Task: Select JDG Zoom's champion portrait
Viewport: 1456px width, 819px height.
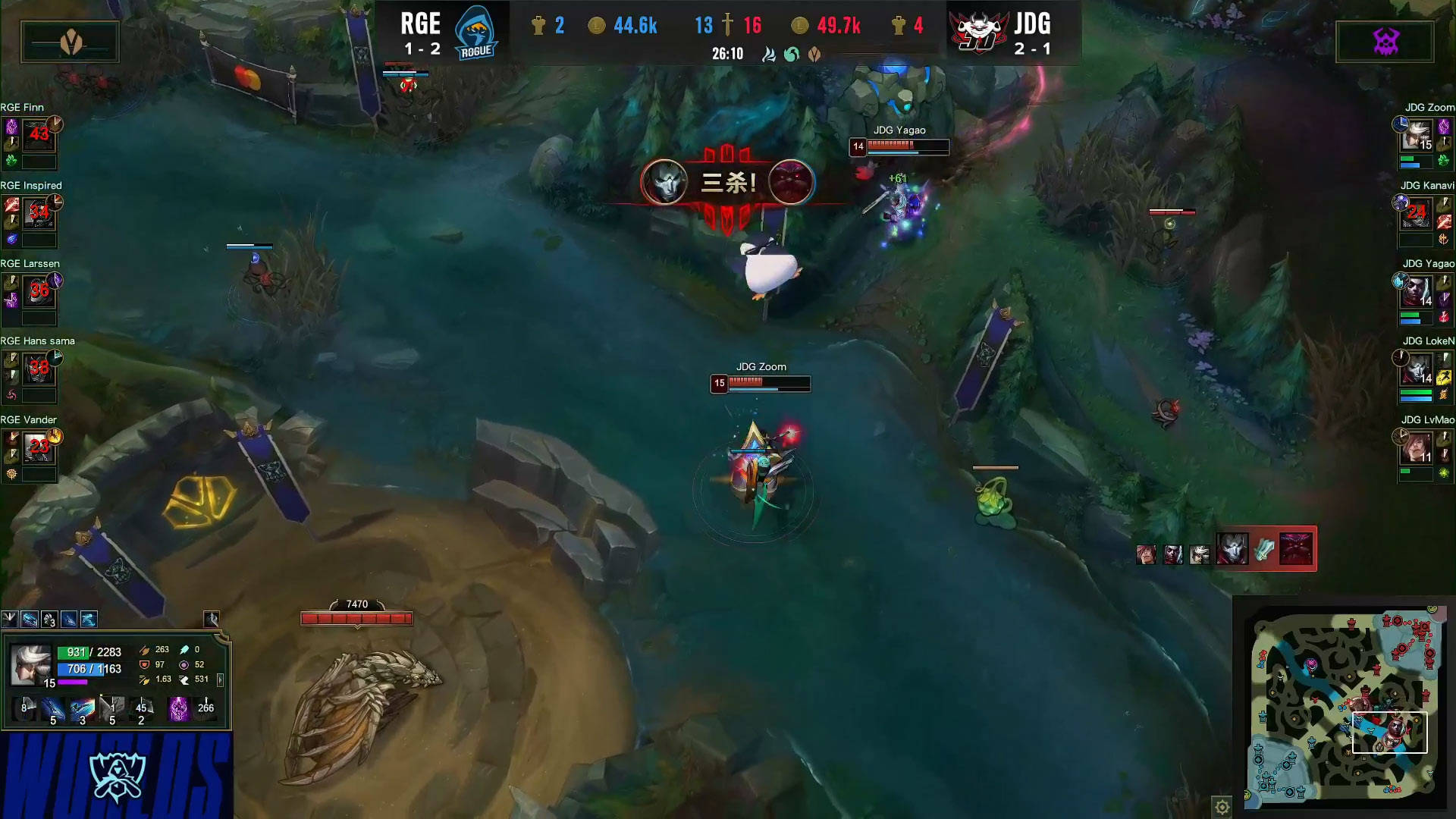Action: tap(1417, 135)
